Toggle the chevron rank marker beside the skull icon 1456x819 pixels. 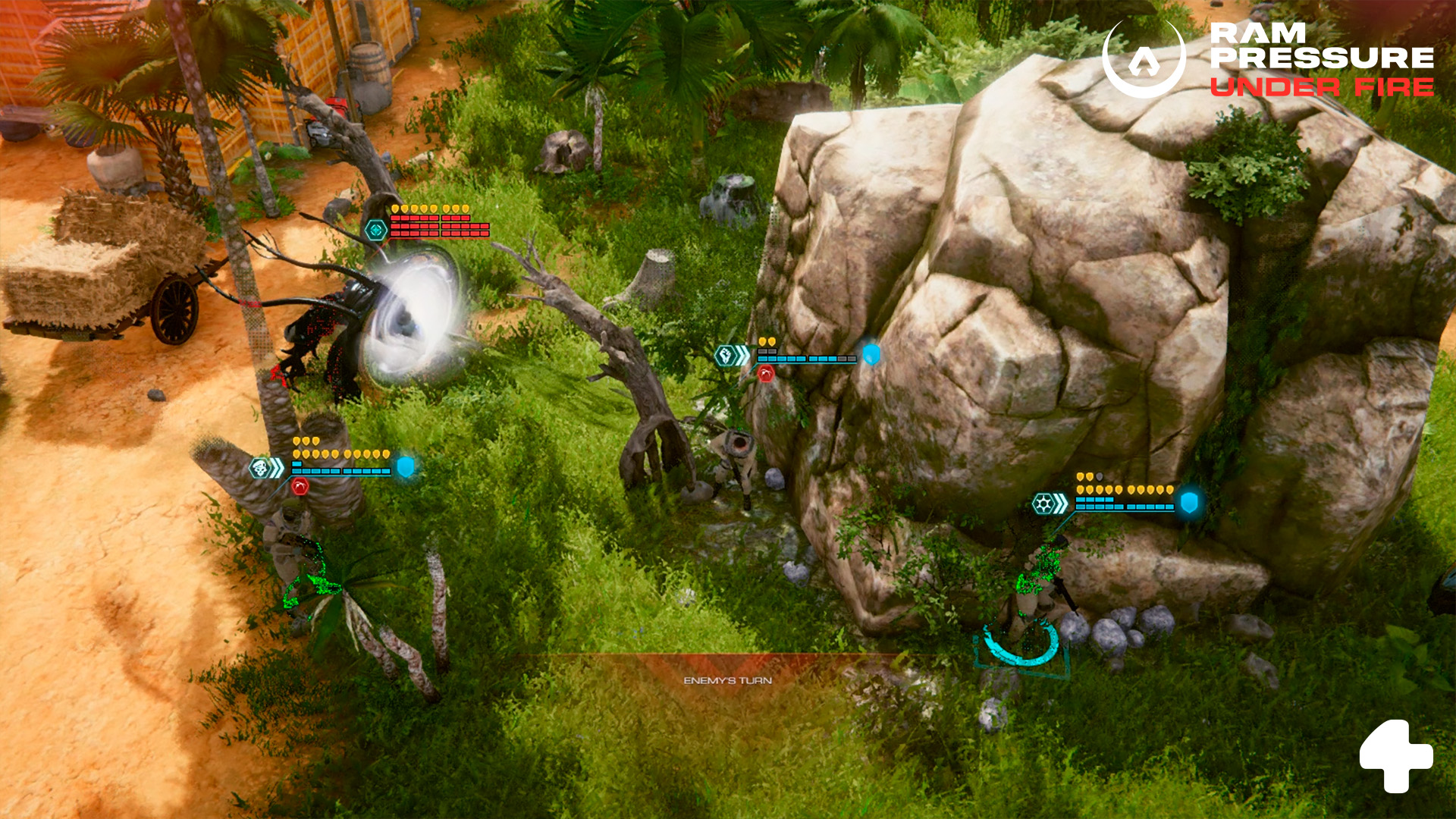[277, 467]
